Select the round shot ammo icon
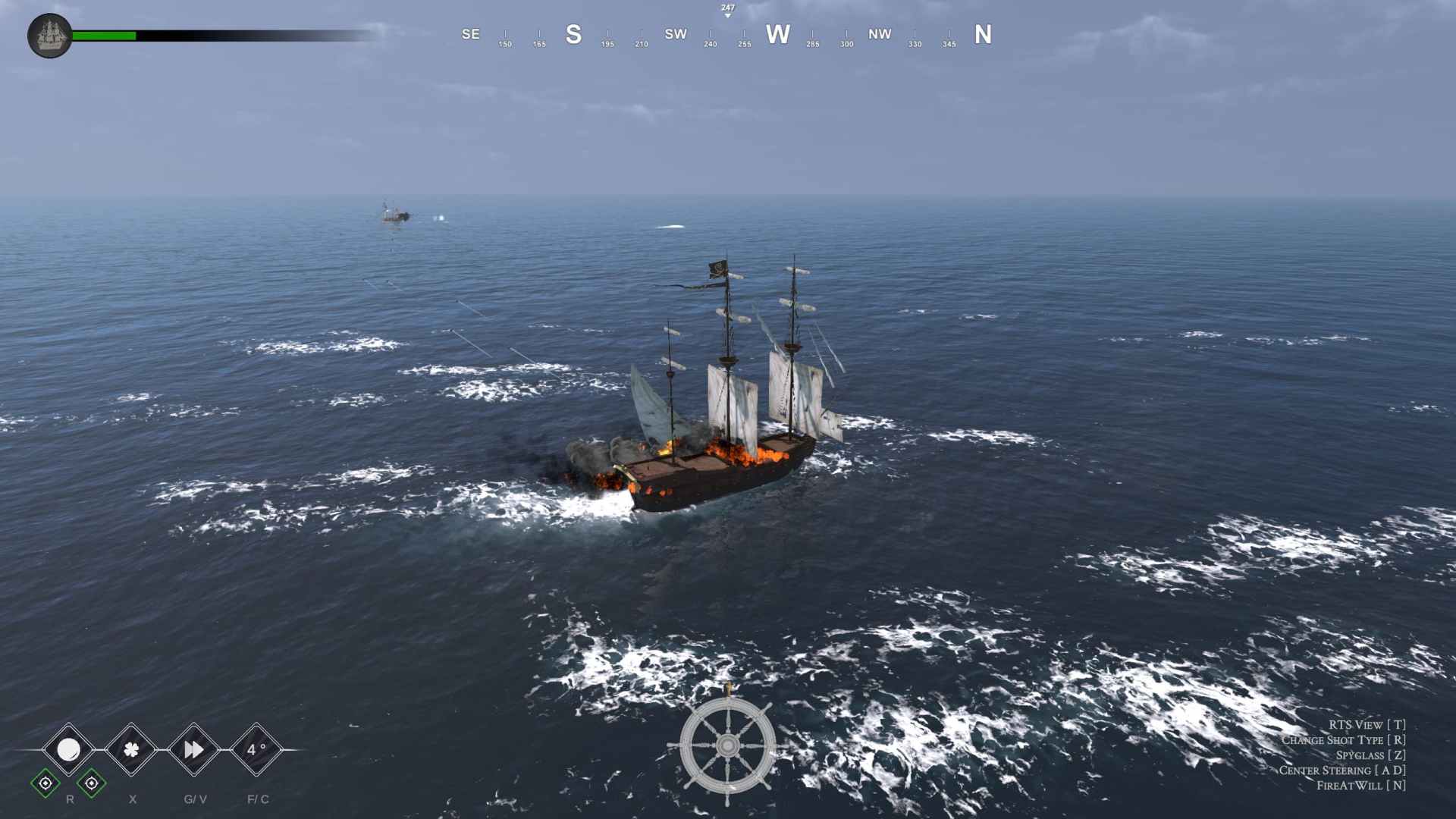Viewport: 1456px width, 819px height. pos(69,751)
